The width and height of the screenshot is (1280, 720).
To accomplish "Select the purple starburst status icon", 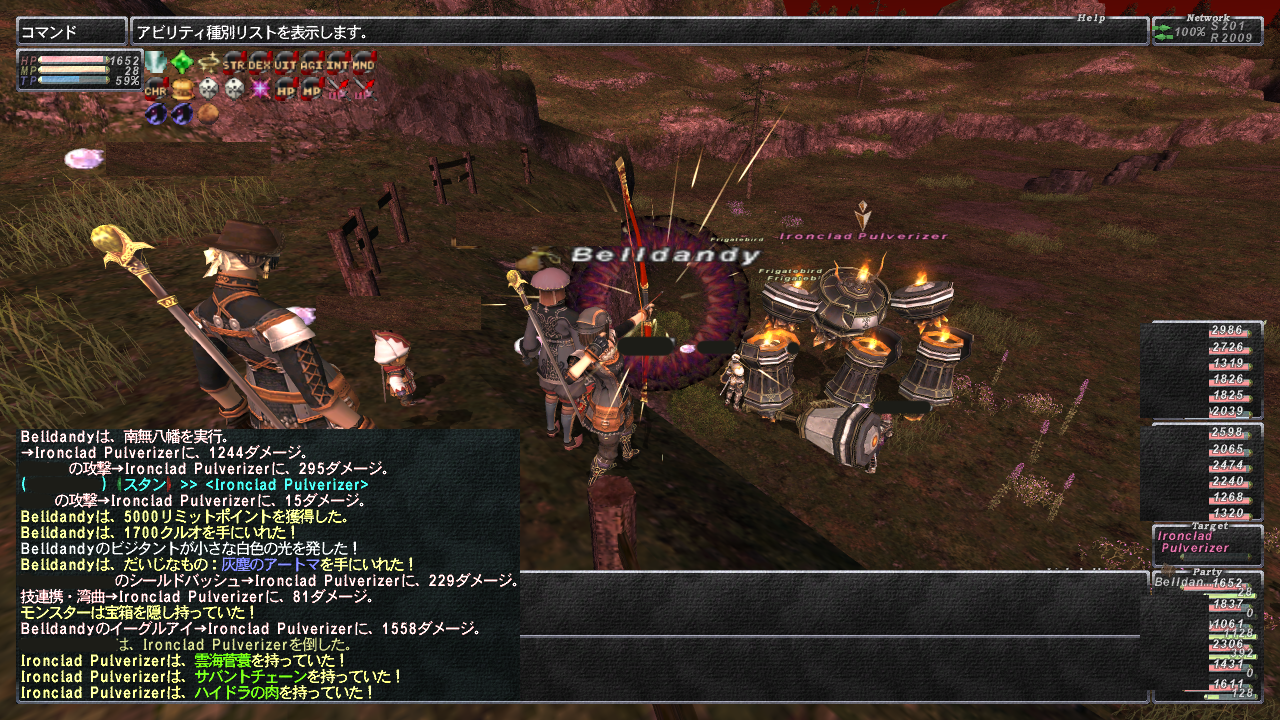I will [260, 90].
